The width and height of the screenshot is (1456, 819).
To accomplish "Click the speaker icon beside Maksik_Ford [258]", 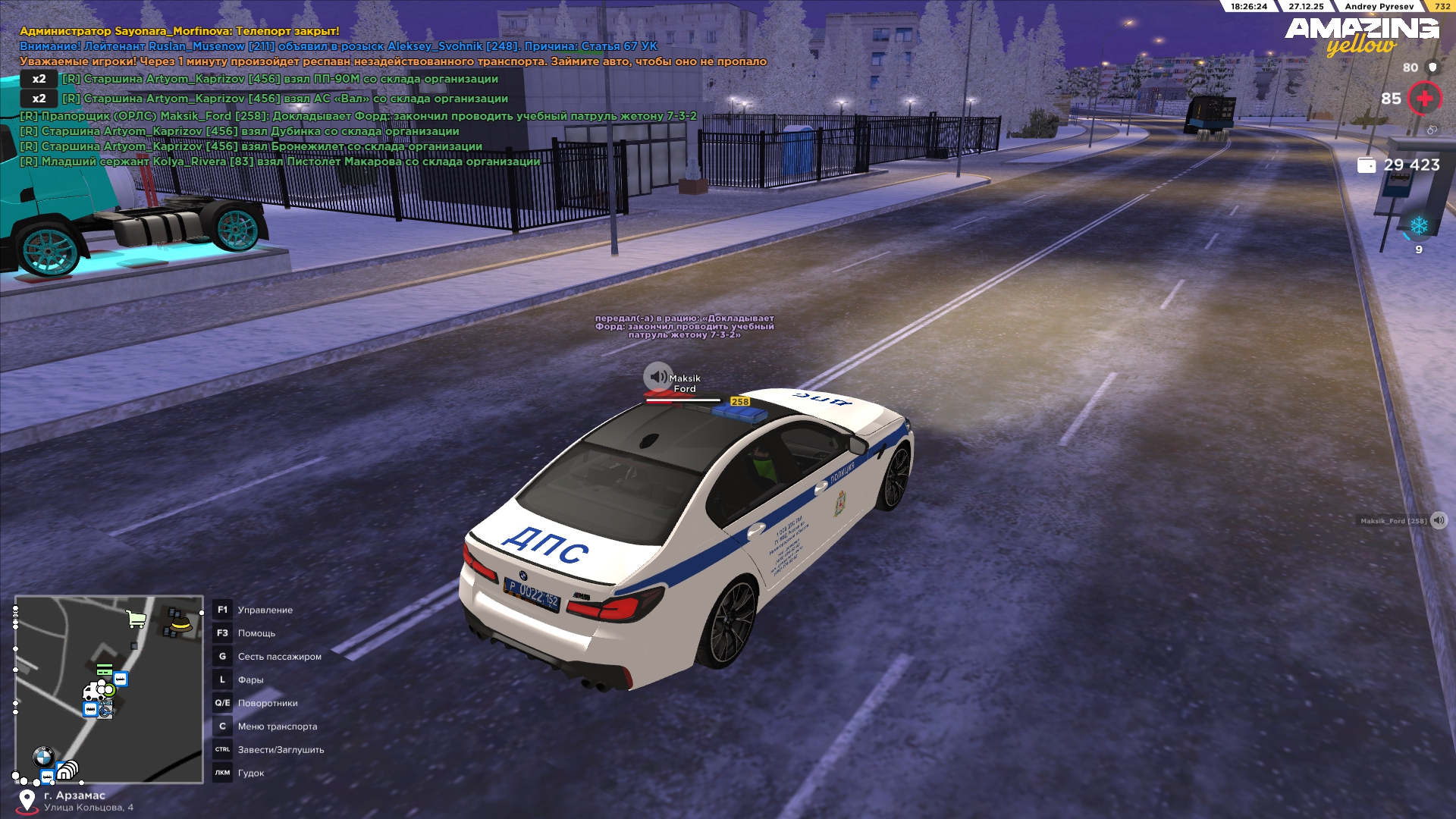I will tap(1439, 520).
